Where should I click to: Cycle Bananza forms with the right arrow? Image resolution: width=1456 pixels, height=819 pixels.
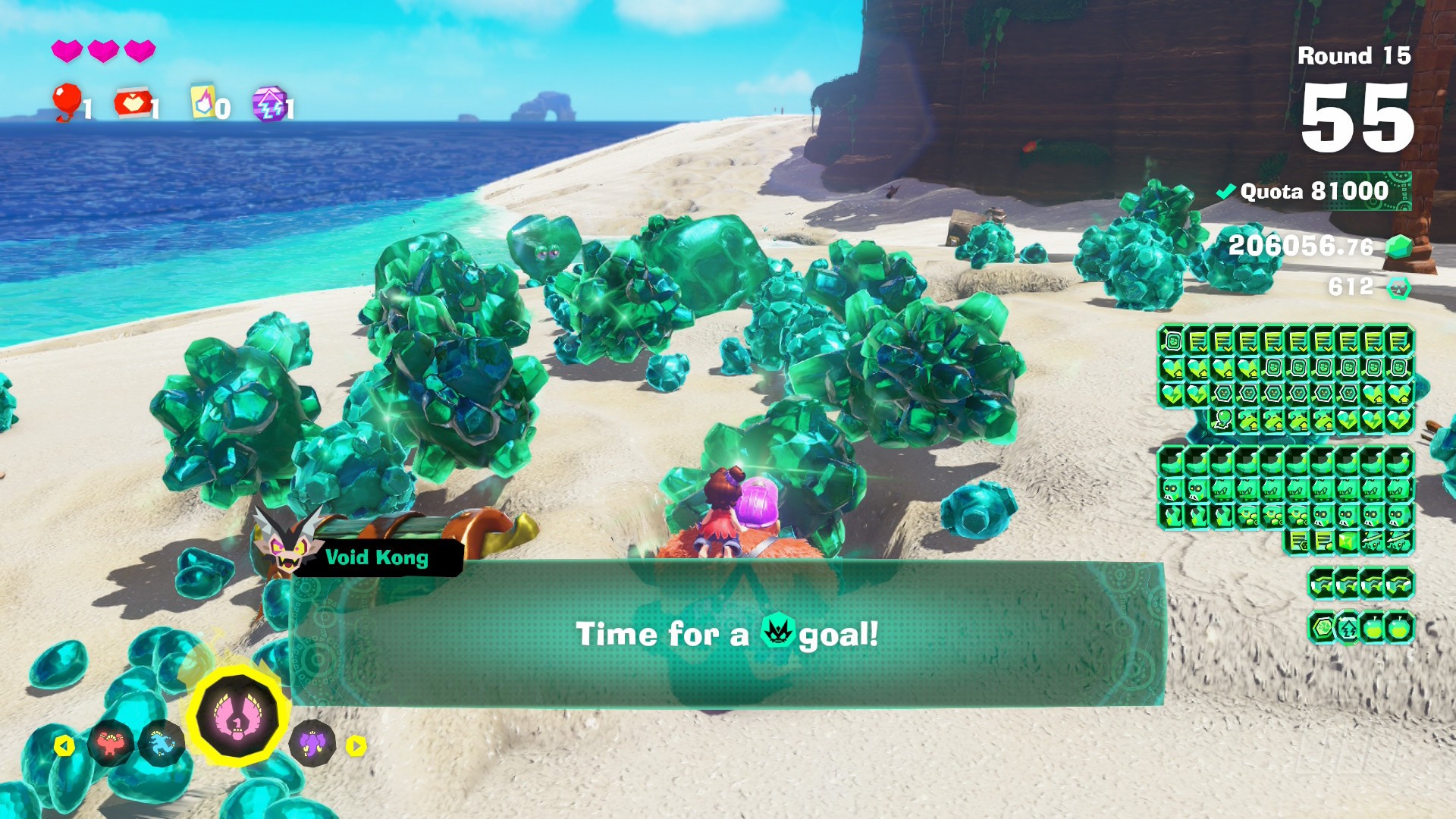click(356, 746)
